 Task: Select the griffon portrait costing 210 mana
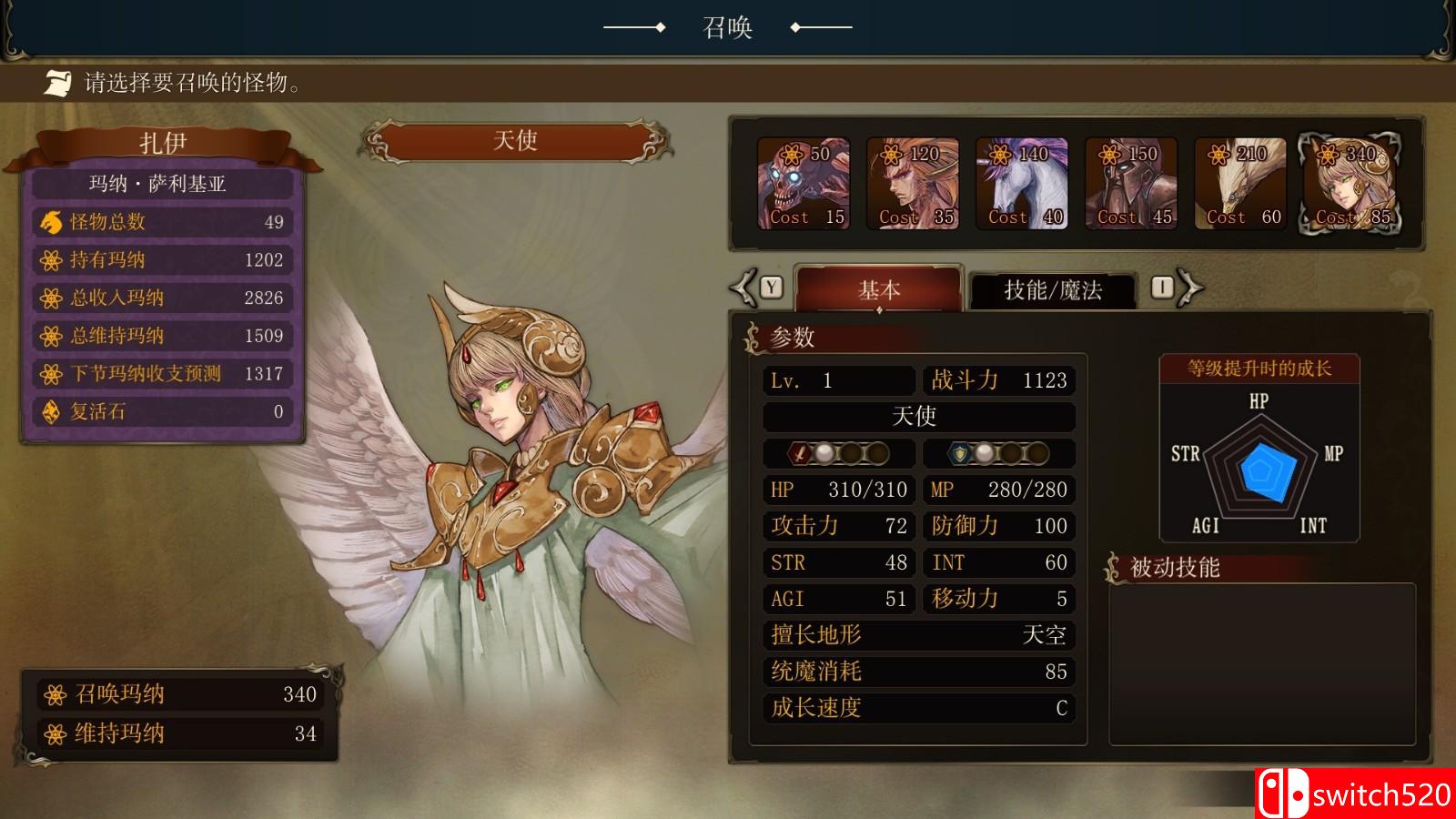click(x=1239, y=182)
